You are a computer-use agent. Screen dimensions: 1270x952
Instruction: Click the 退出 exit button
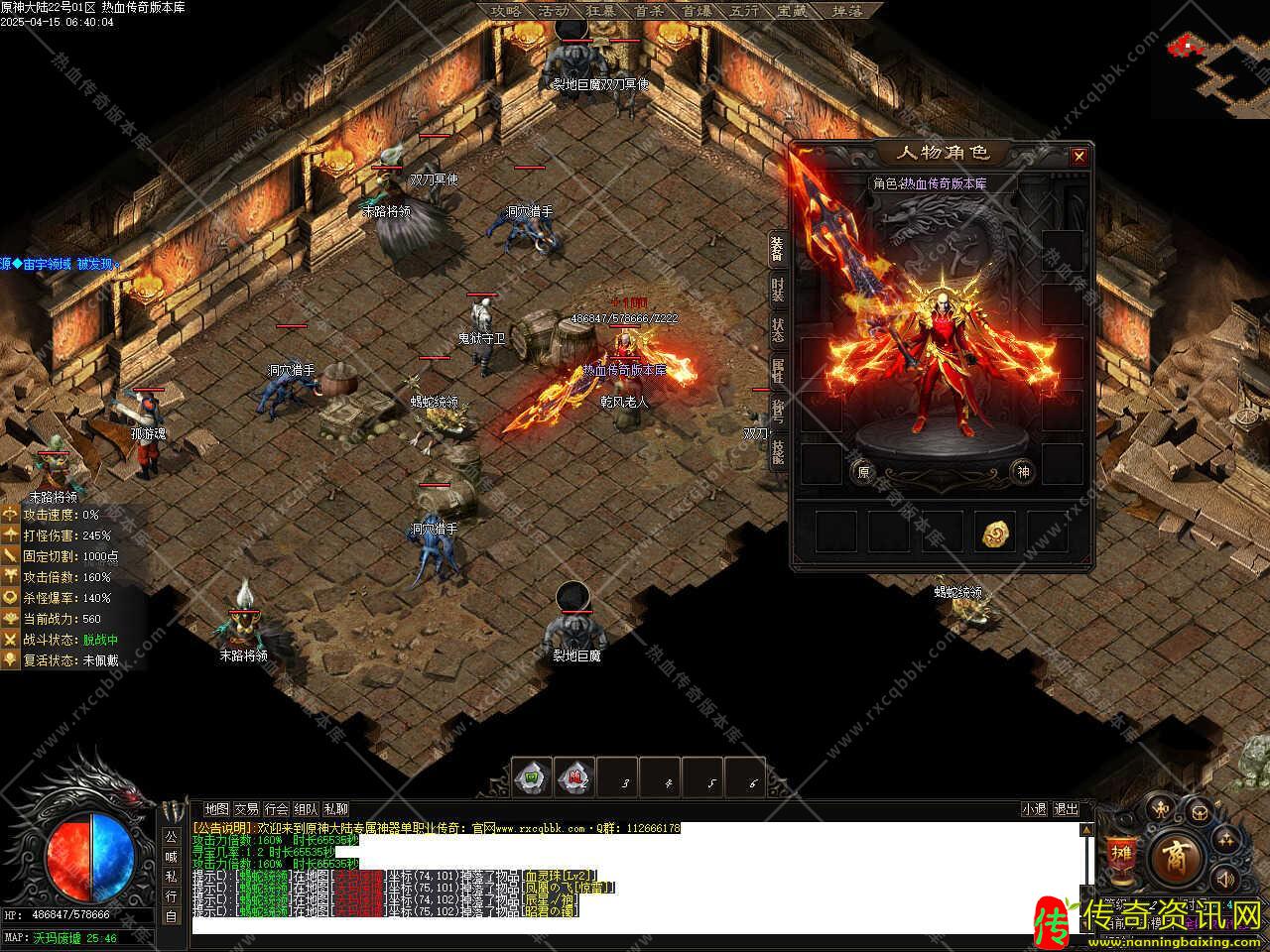1066,809
